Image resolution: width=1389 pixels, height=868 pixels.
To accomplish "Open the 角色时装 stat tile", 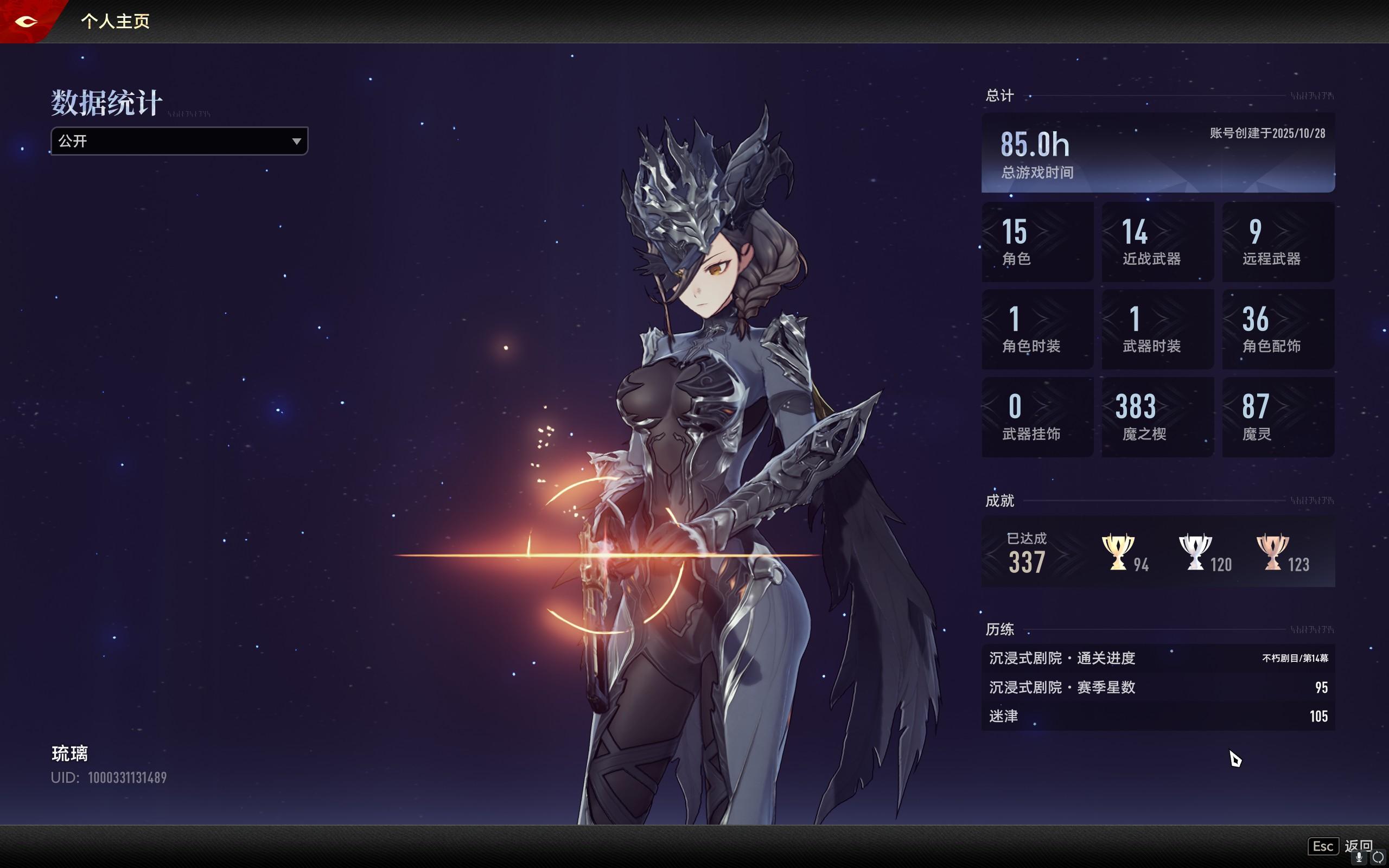I will [x=1037, y=329].
